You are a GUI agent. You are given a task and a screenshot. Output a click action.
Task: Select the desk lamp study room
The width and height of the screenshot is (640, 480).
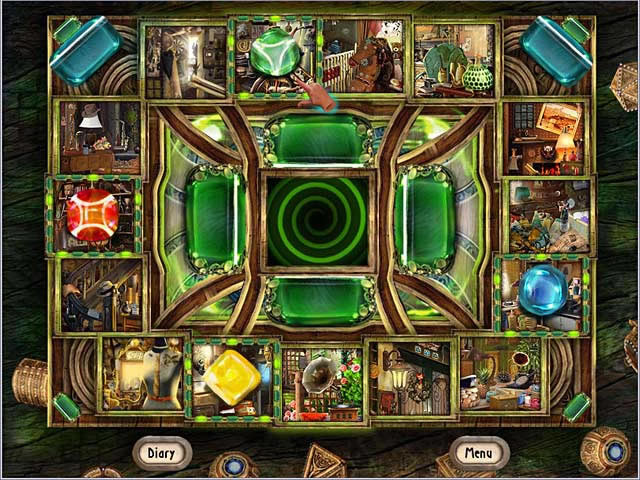click(100, 137)
